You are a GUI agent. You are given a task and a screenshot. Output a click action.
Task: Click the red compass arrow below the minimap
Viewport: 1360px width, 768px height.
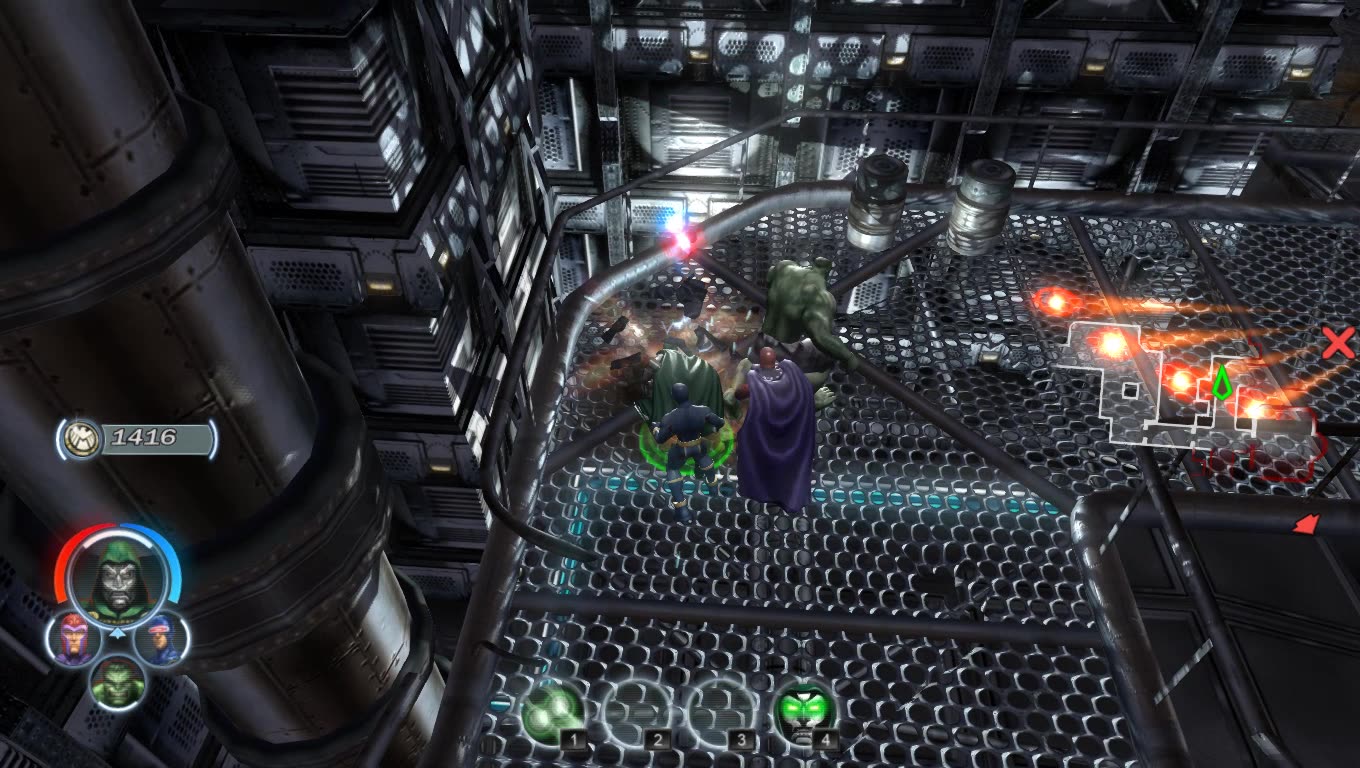[1307, 523]
